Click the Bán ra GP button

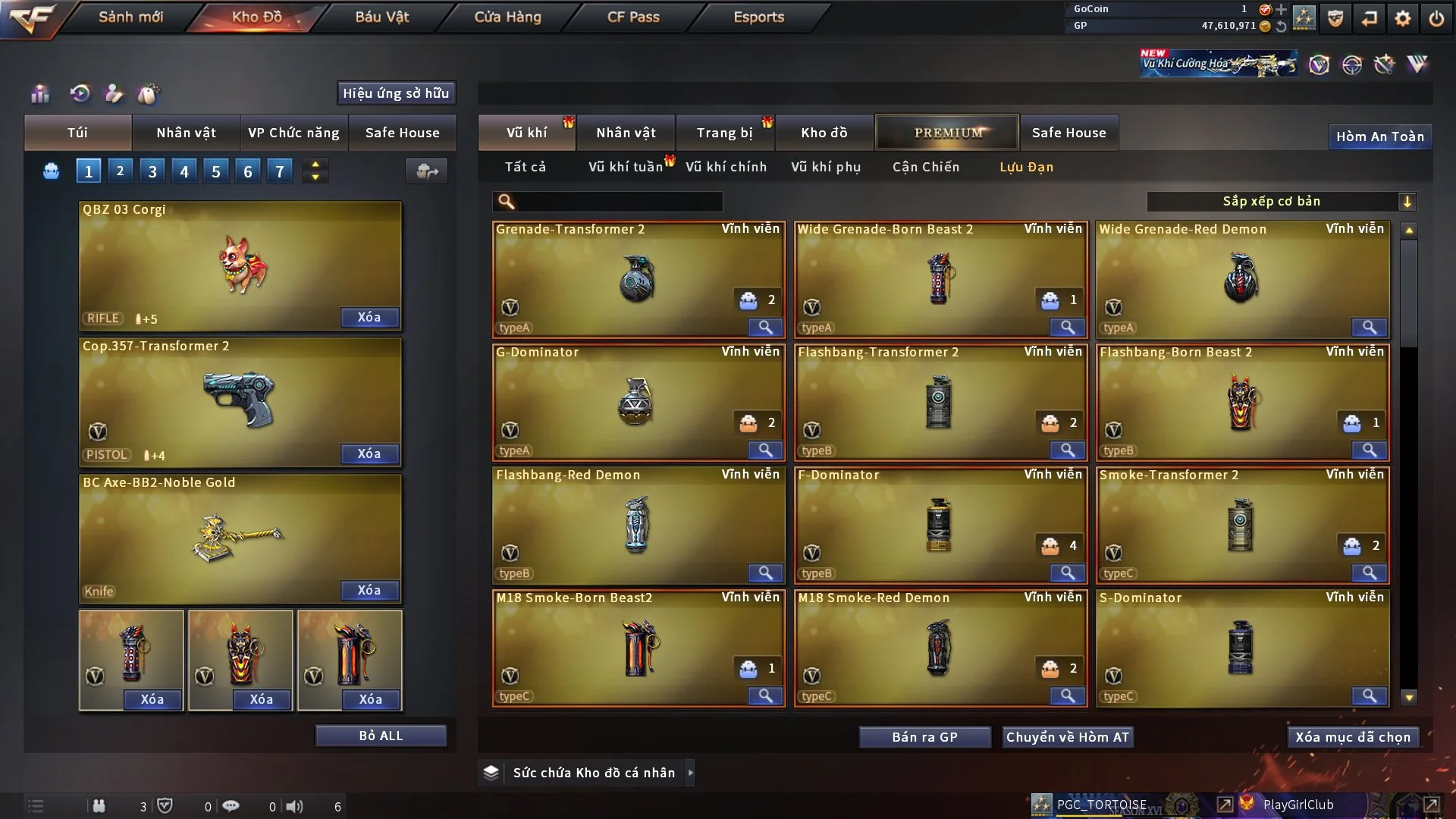pos(924,737)
